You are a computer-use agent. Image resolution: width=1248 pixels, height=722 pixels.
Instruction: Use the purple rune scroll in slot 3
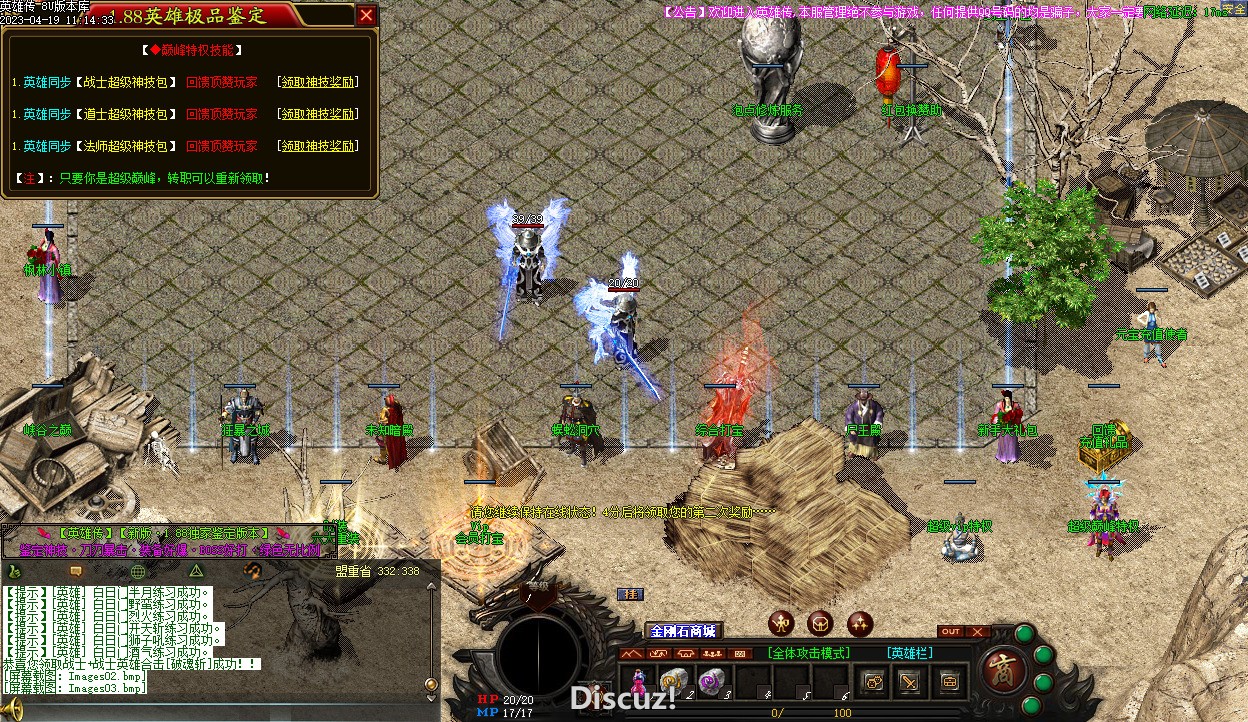click(710, 681)
